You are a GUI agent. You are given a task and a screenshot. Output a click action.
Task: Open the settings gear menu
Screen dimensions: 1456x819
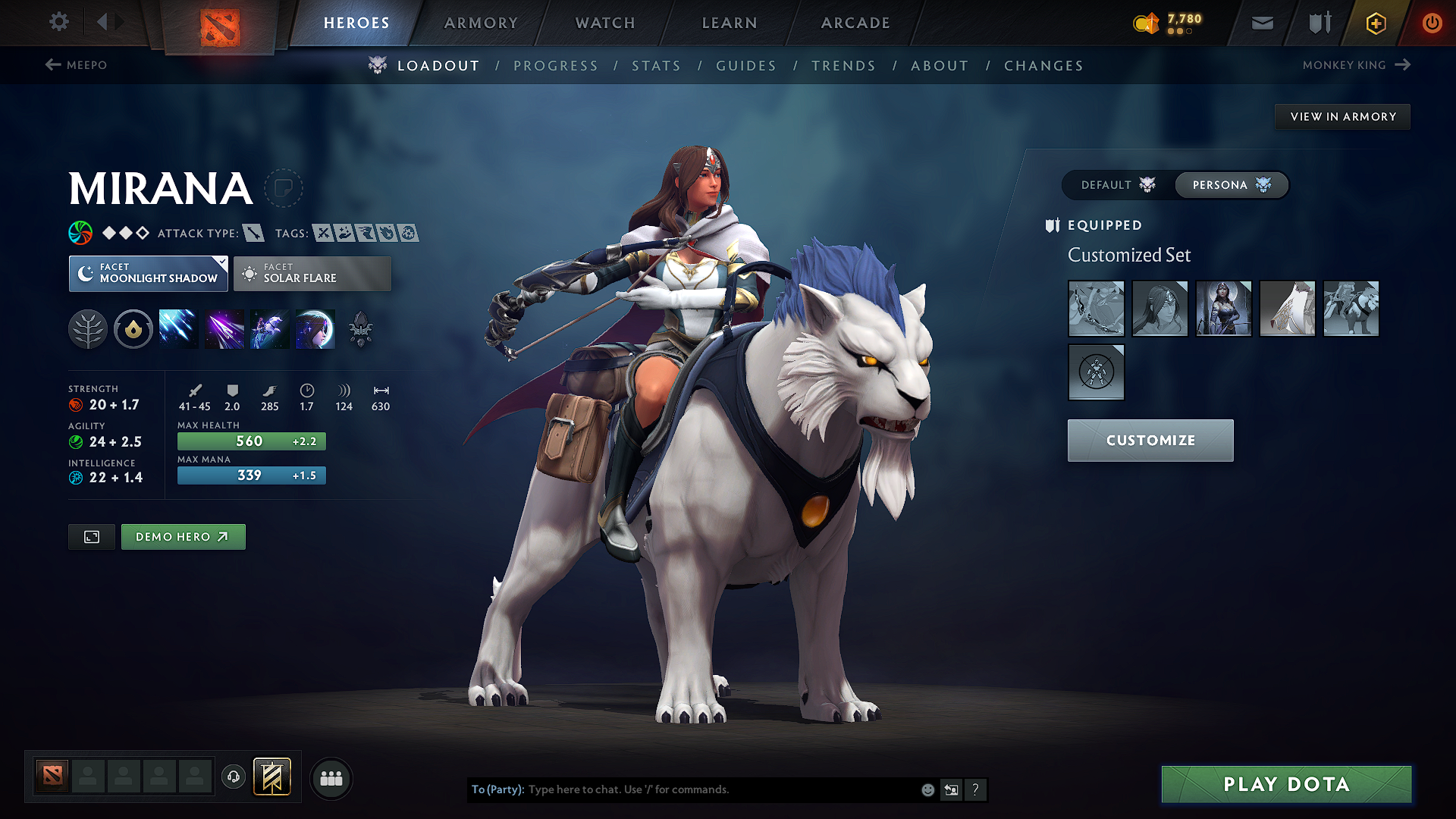(x=58, y=22)
